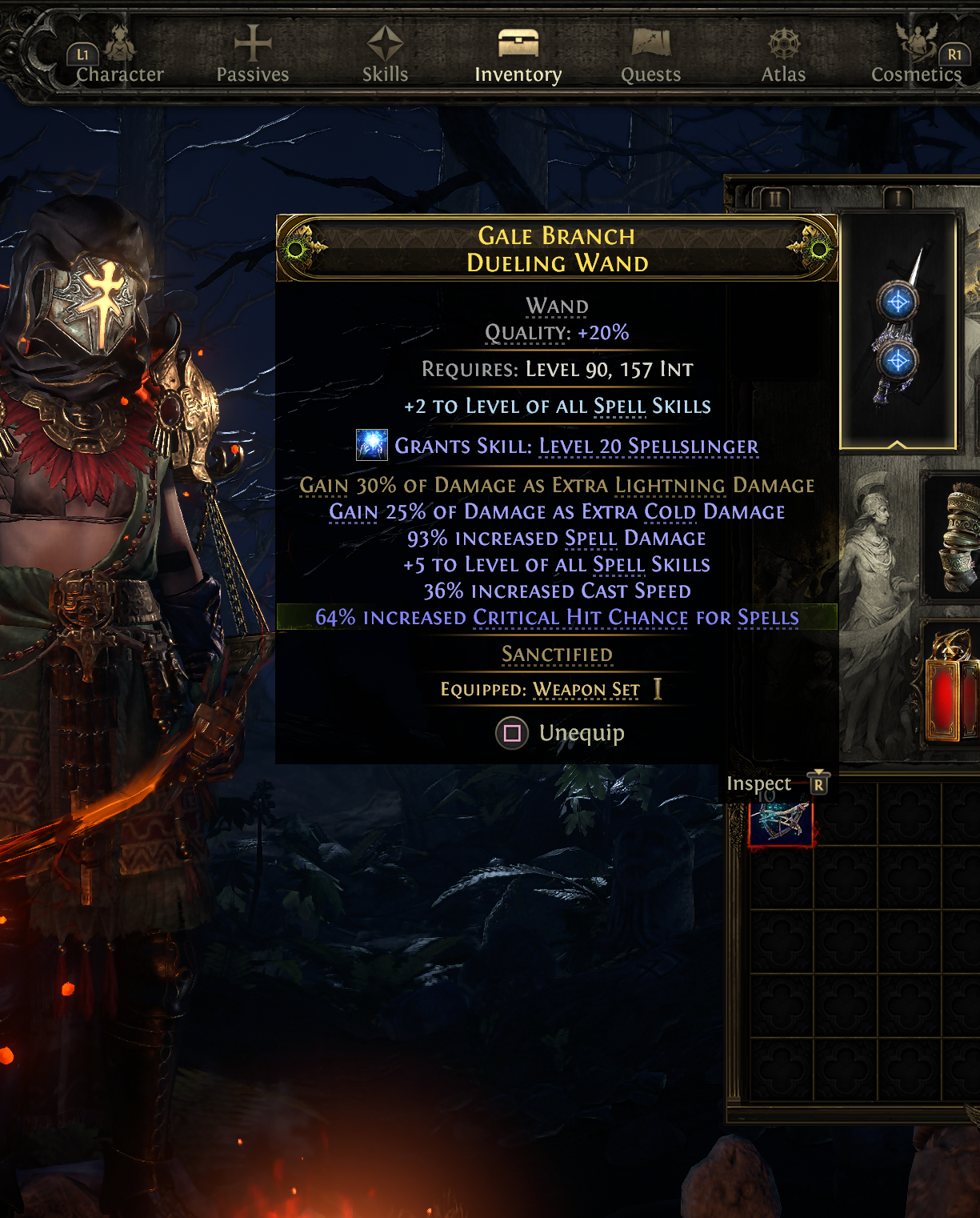The width and height of the screenshot is (980, 1218).
Task: Switch to the Passives tab
Action: click(253, 56)
